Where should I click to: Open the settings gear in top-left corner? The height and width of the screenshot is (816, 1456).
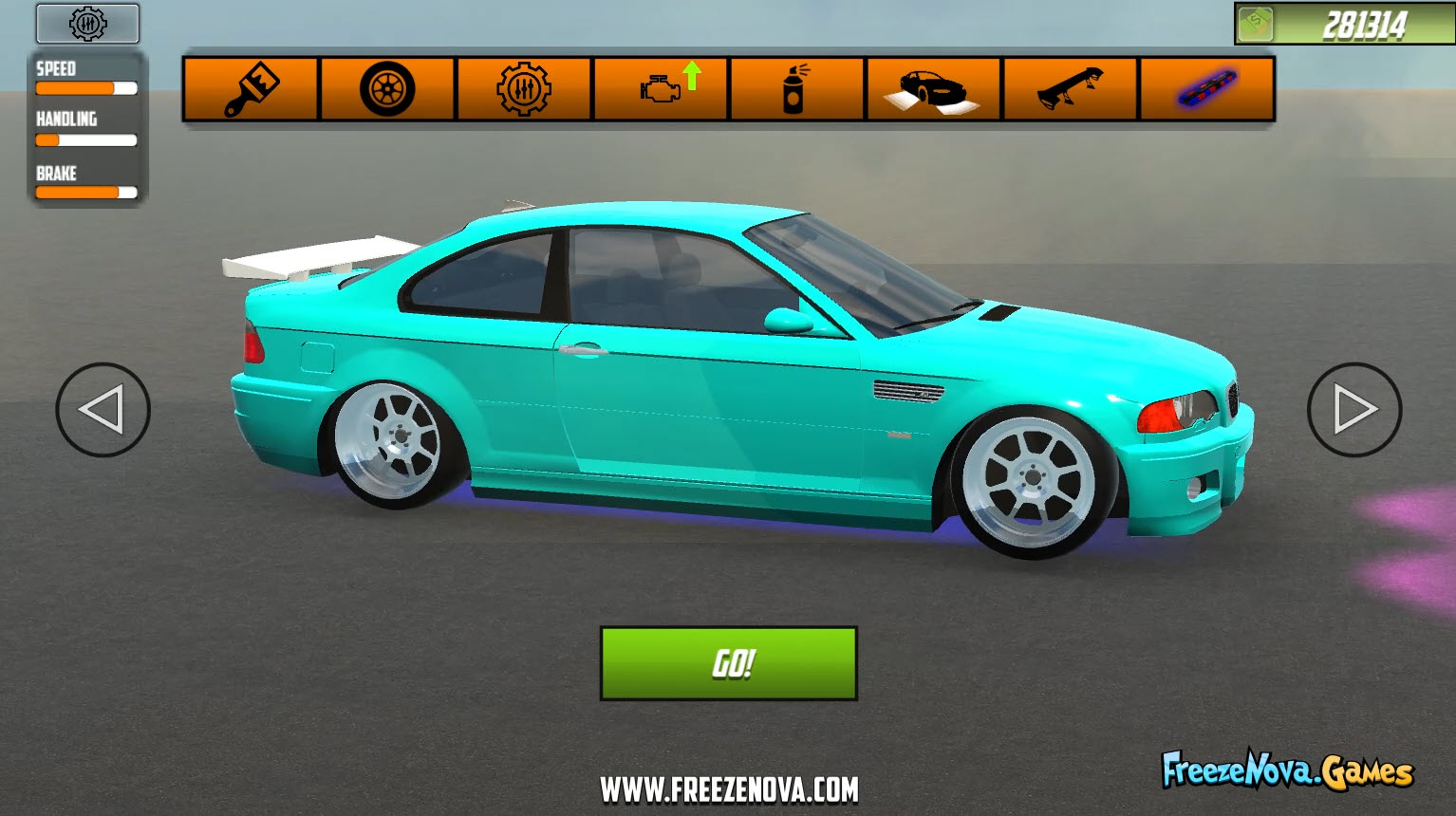click(86, 24)
